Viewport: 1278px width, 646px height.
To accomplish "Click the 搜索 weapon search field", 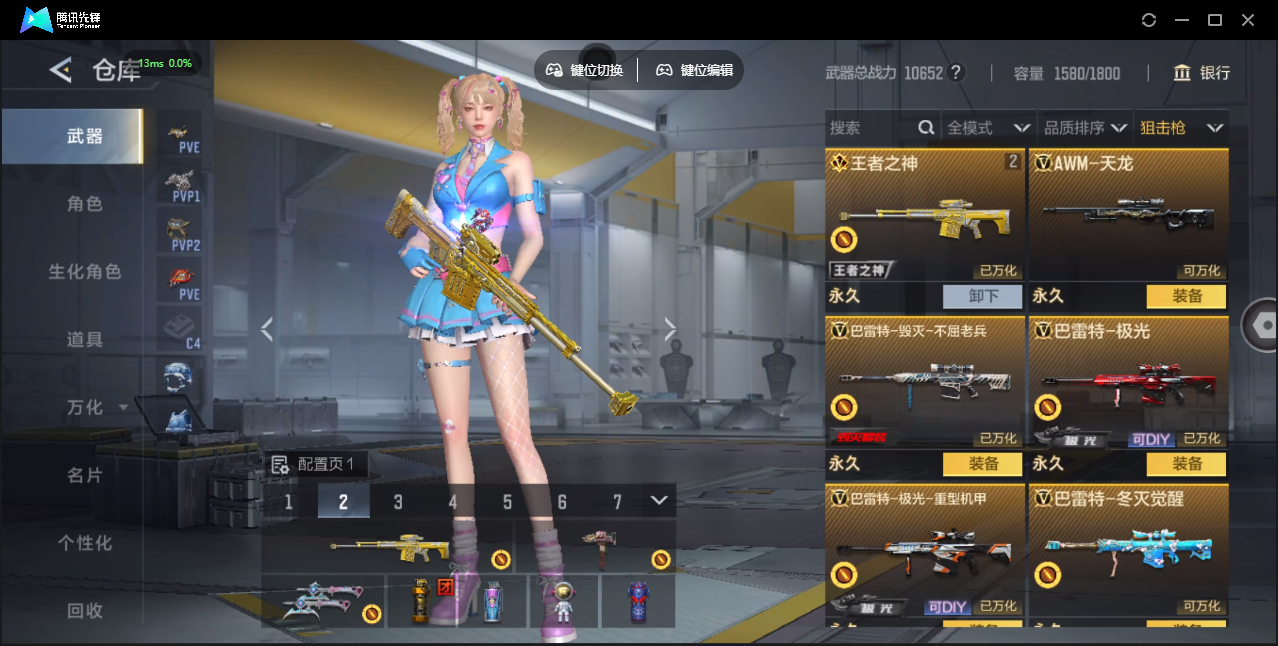I will (x=870, y=128).
